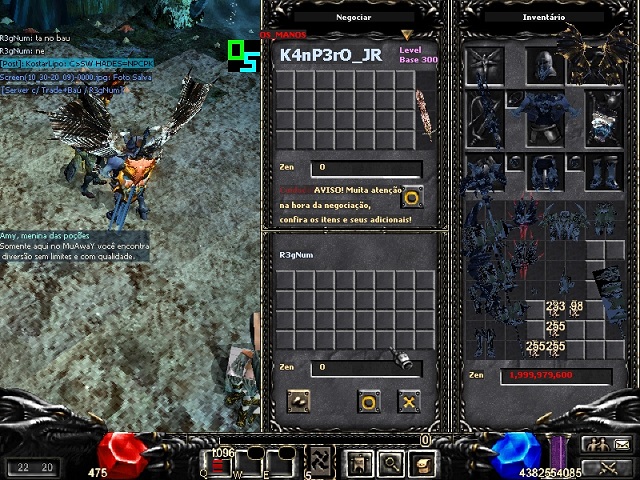This screenshot has height=480, width=640.
Task: Click the Q hotkey potion slot
Action: coord(219,461)
